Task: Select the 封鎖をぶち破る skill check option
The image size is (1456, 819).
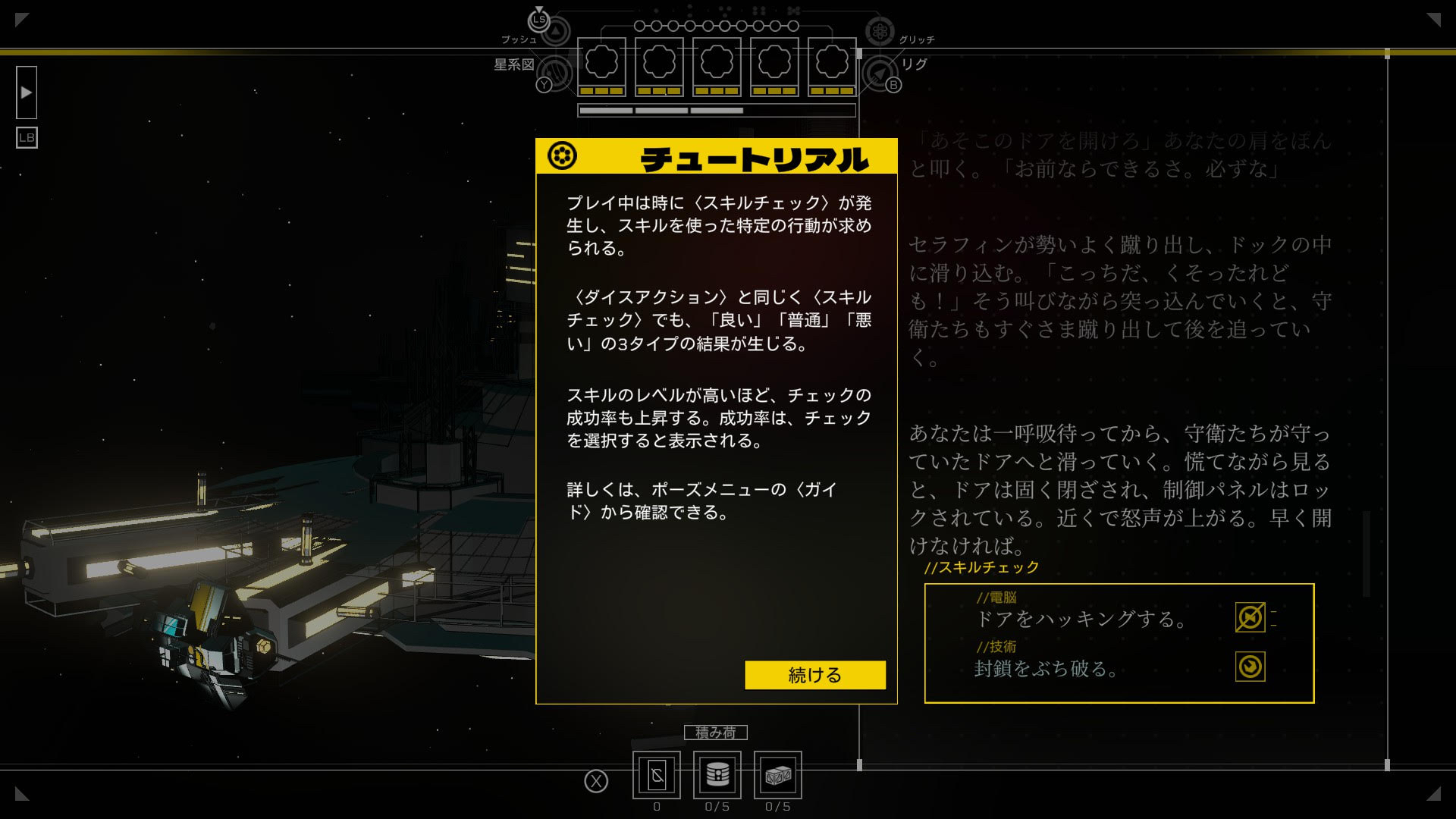Action: 1045,668
